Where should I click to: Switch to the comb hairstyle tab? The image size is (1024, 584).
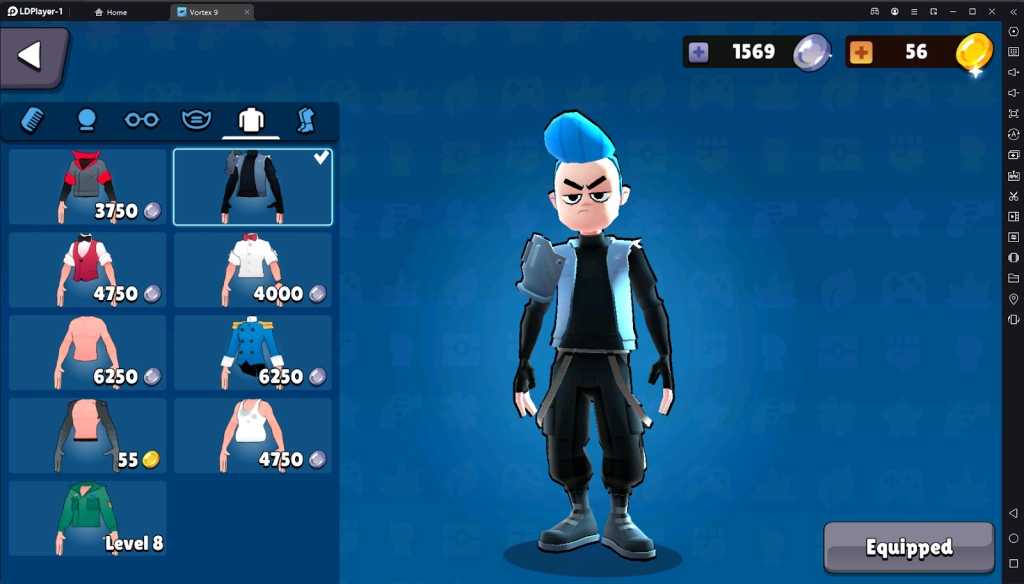pos(32,120)
